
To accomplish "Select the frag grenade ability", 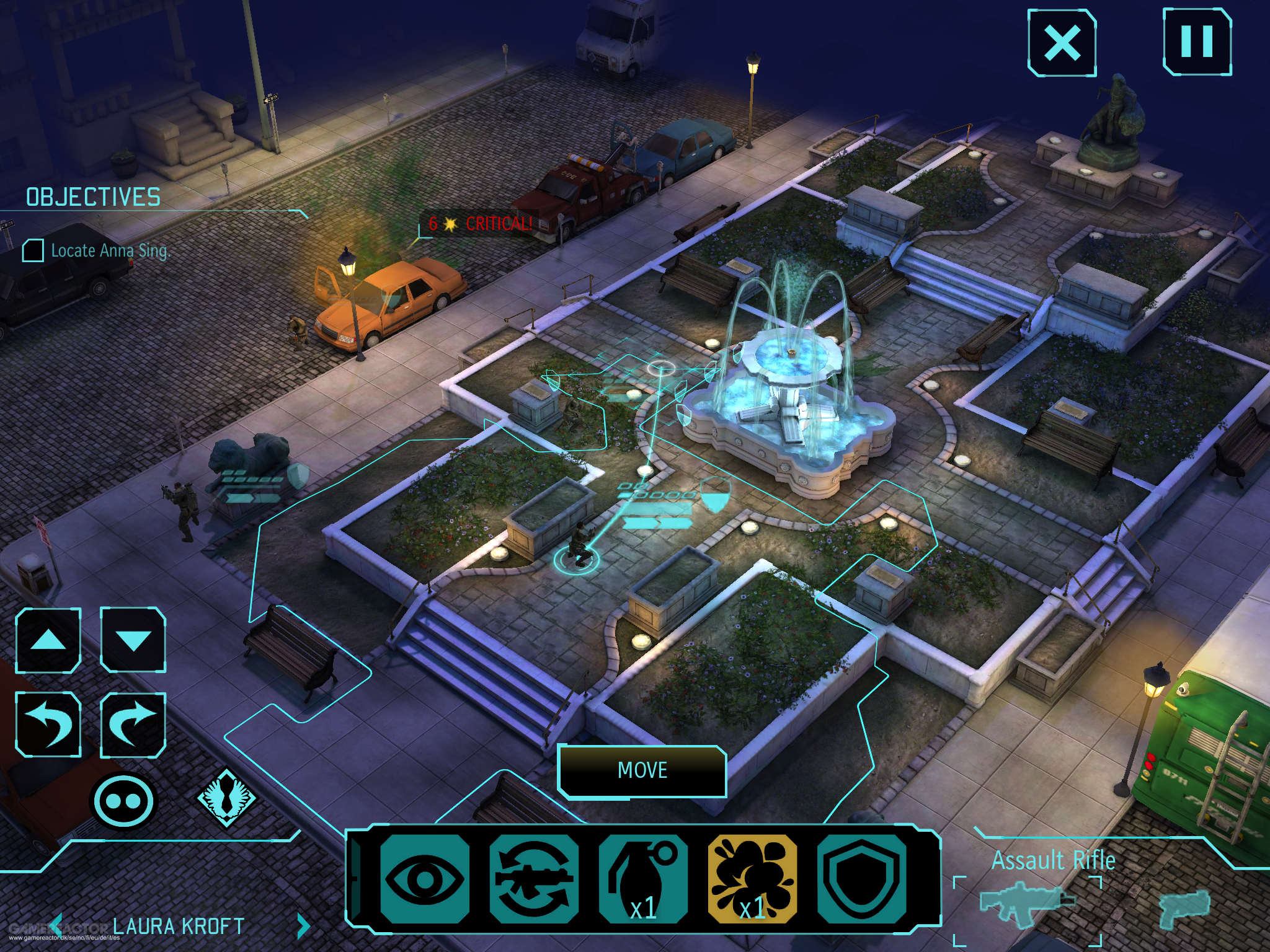I will click(643, 879).
